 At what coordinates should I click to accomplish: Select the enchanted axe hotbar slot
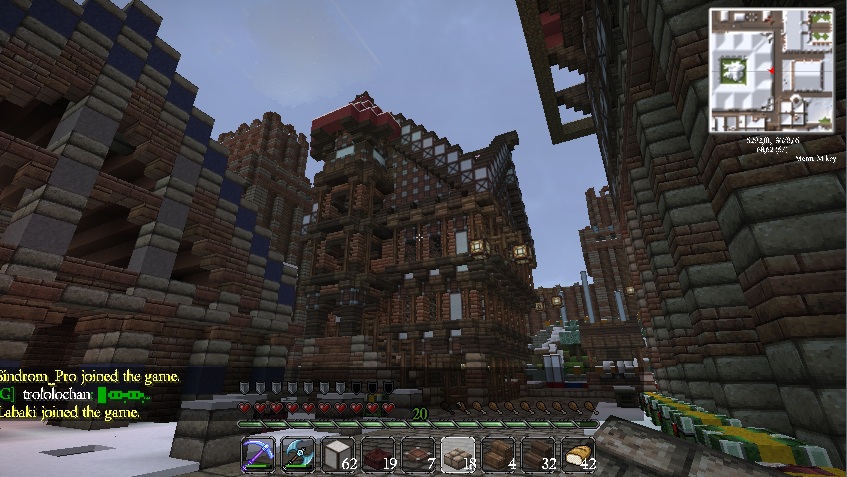pyautogui.click(x=299, y=455)
